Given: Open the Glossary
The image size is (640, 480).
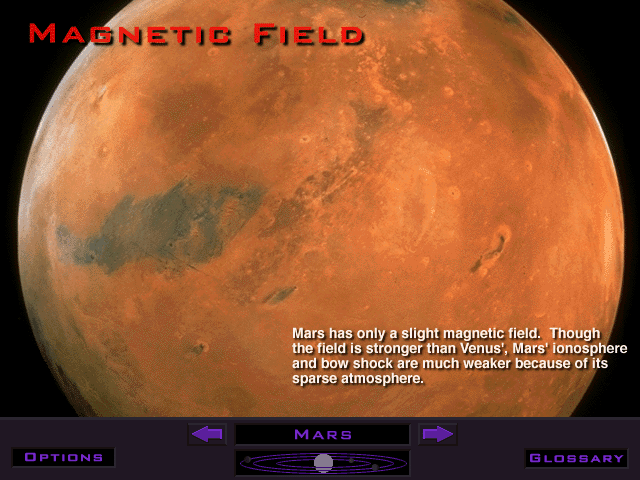Looking at the screenshot, I should click(x=577, y=458).
